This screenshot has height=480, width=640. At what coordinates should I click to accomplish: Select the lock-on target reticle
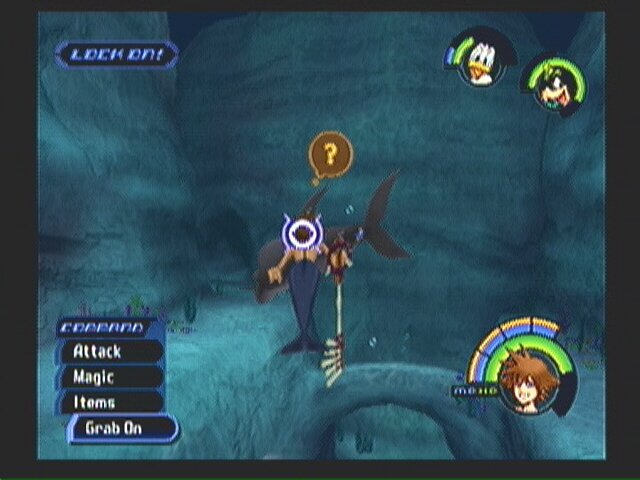[300, 233]
